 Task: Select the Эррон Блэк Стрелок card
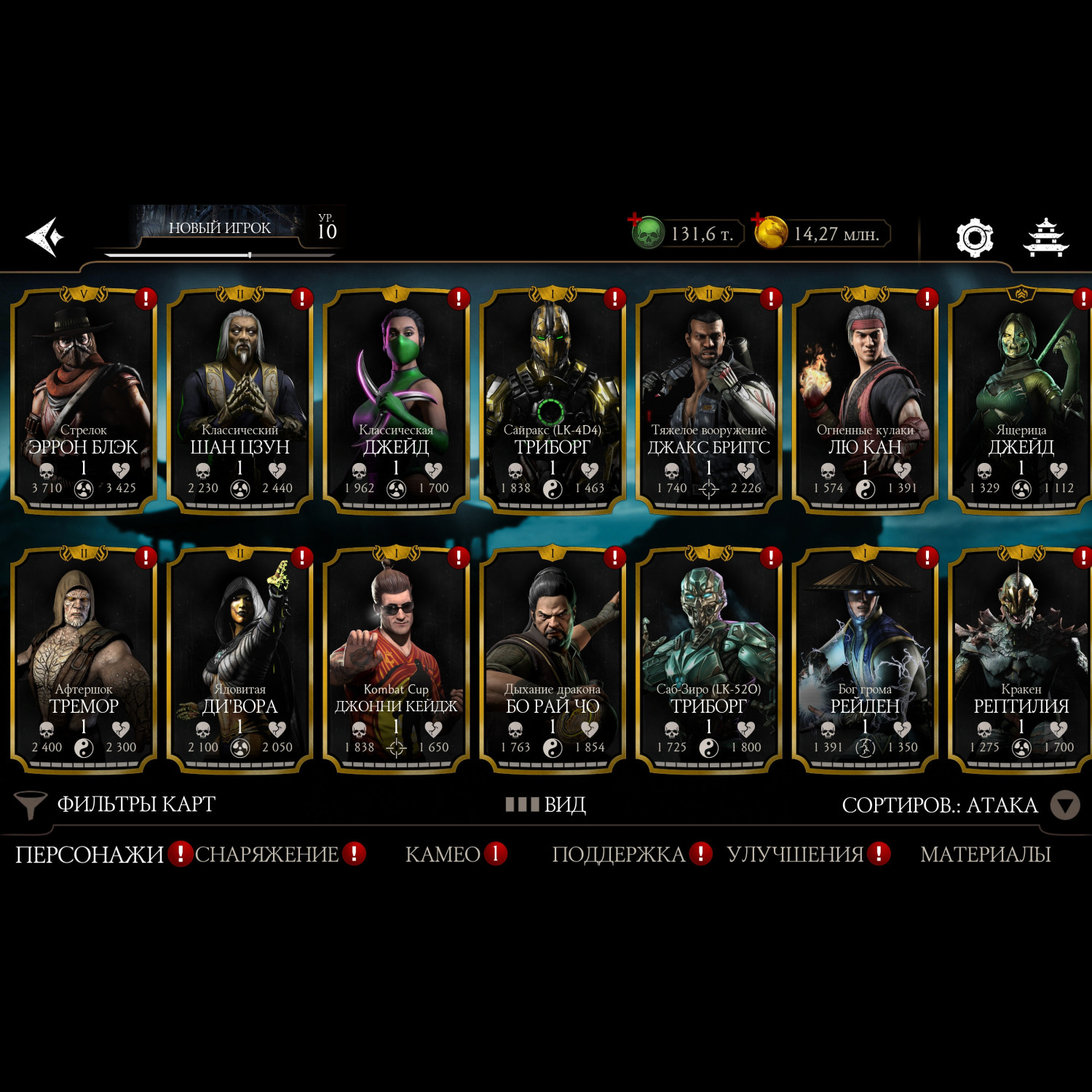pos(84,400)
